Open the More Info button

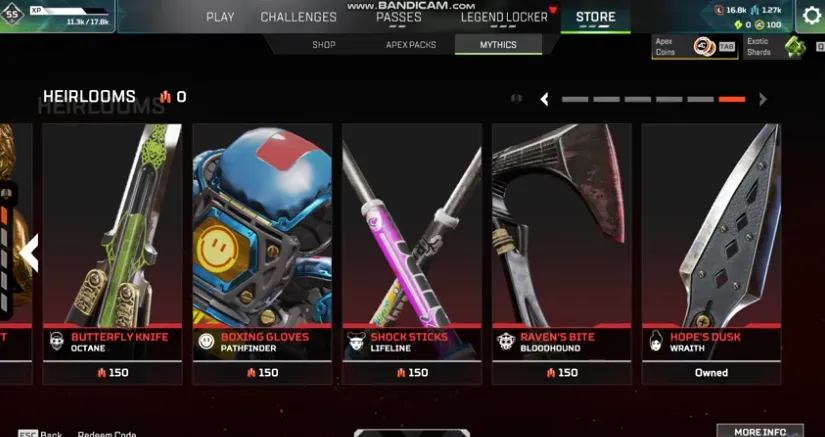tap(760, 431)
